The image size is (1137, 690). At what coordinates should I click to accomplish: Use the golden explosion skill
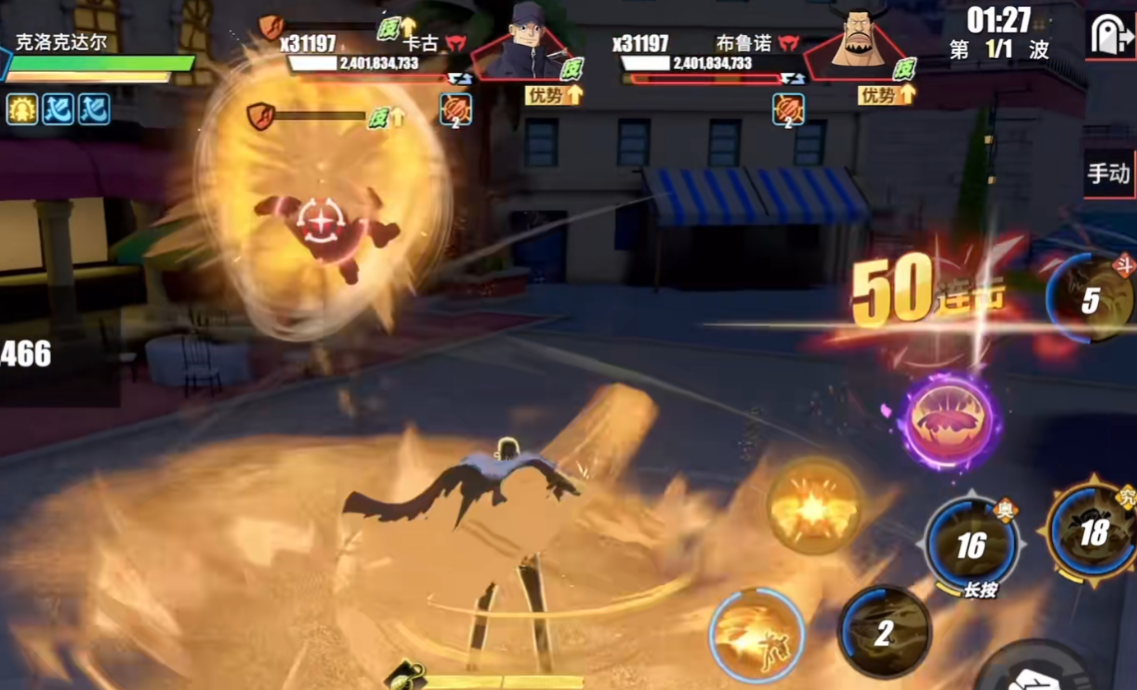click(815, 505)
